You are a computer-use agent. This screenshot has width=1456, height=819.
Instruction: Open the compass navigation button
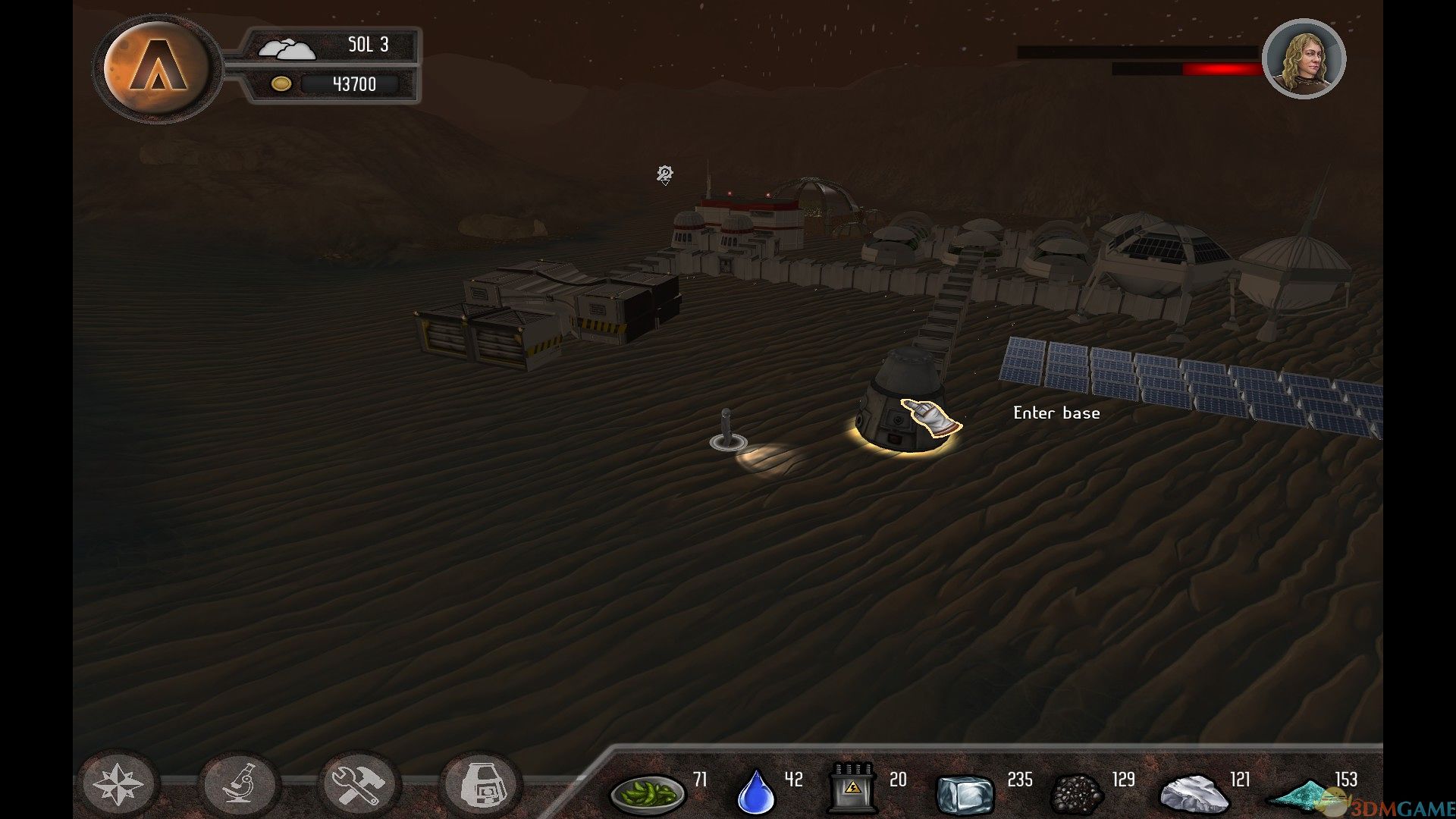click(x=118, y=784)
